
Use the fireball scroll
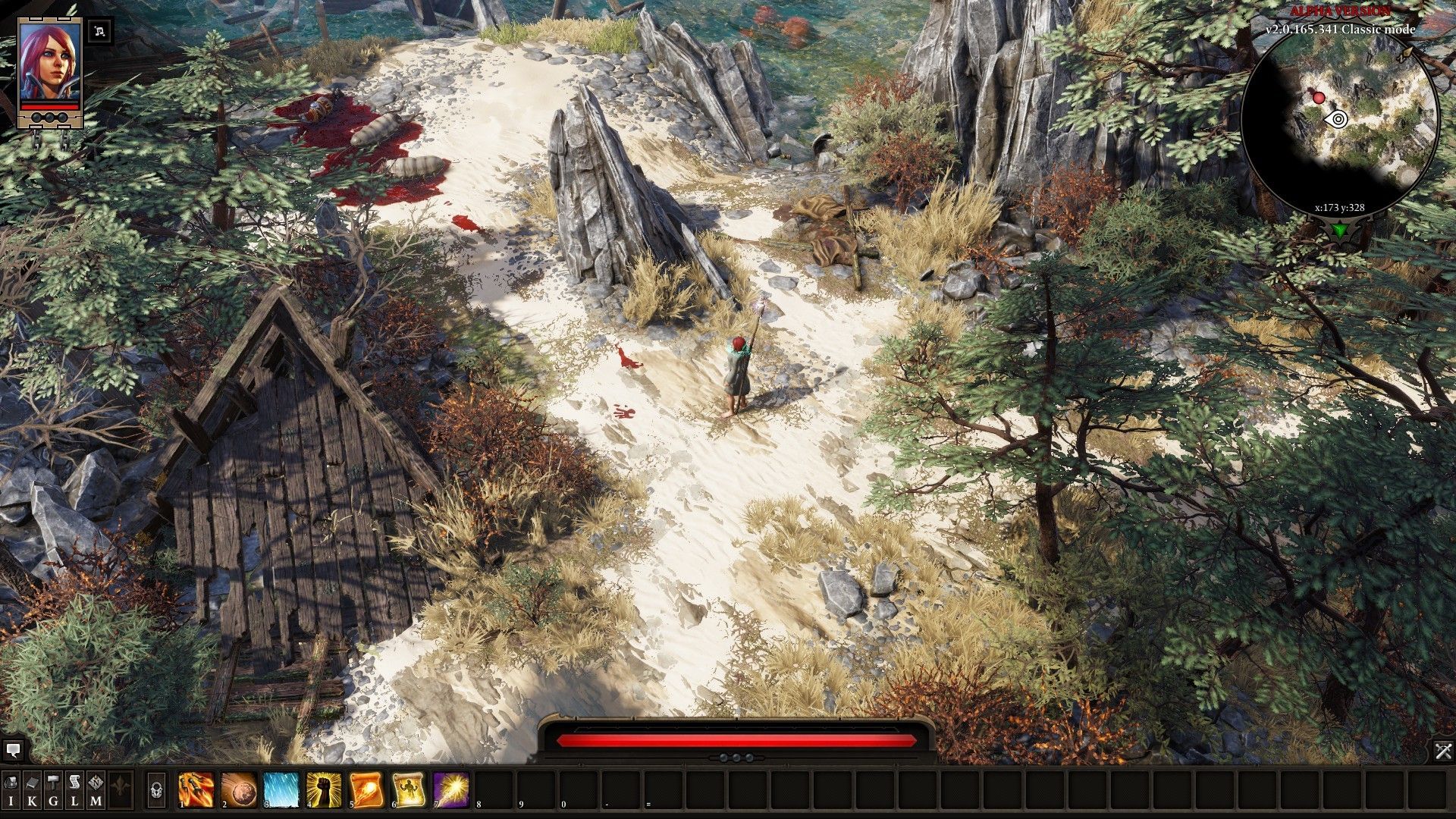(x=366, y=789)
